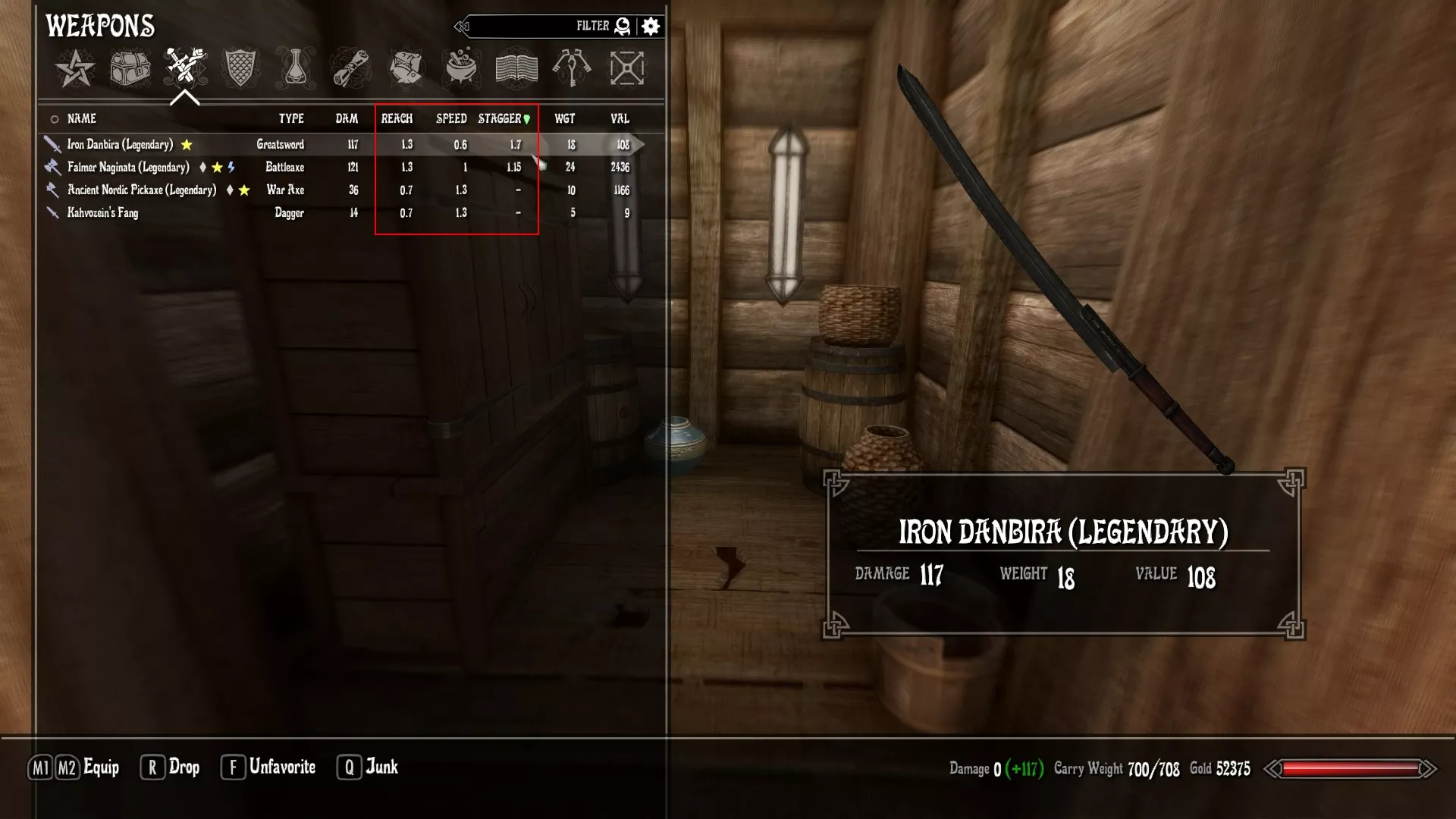Open the Books category
Viewport: 1456px width, 819px height.
(x=516, y=68)
